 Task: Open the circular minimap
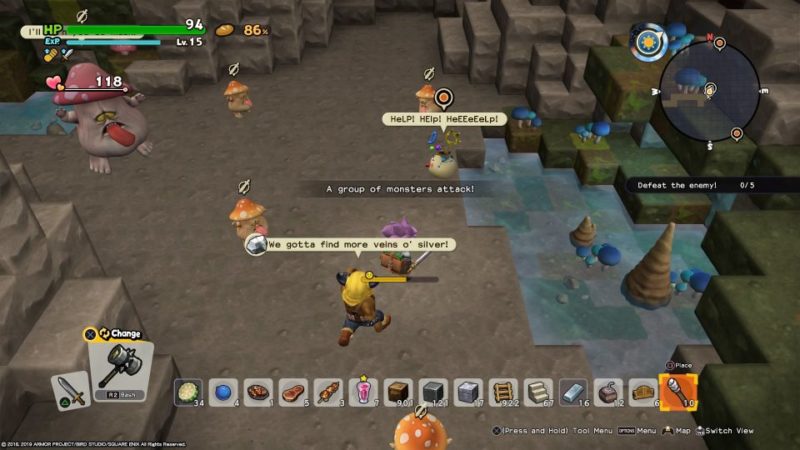pyautogui.click(x=709, y=92)
